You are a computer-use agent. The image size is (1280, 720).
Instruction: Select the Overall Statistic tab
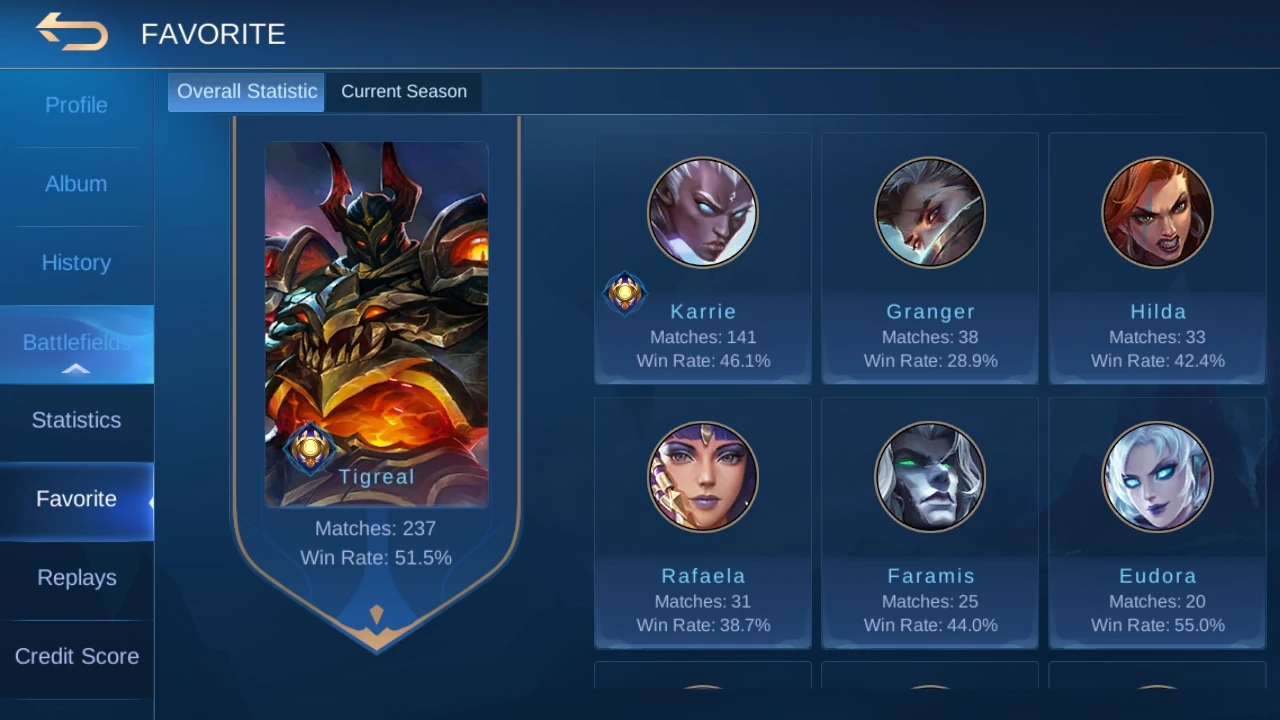tap(246, 91)
